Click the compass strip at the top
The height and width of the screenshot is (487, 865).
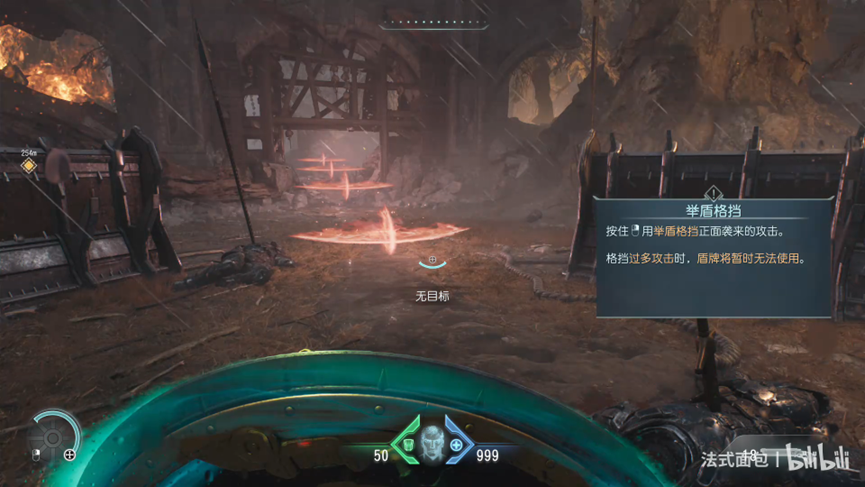pyautogui.click(x=433, y=22)
